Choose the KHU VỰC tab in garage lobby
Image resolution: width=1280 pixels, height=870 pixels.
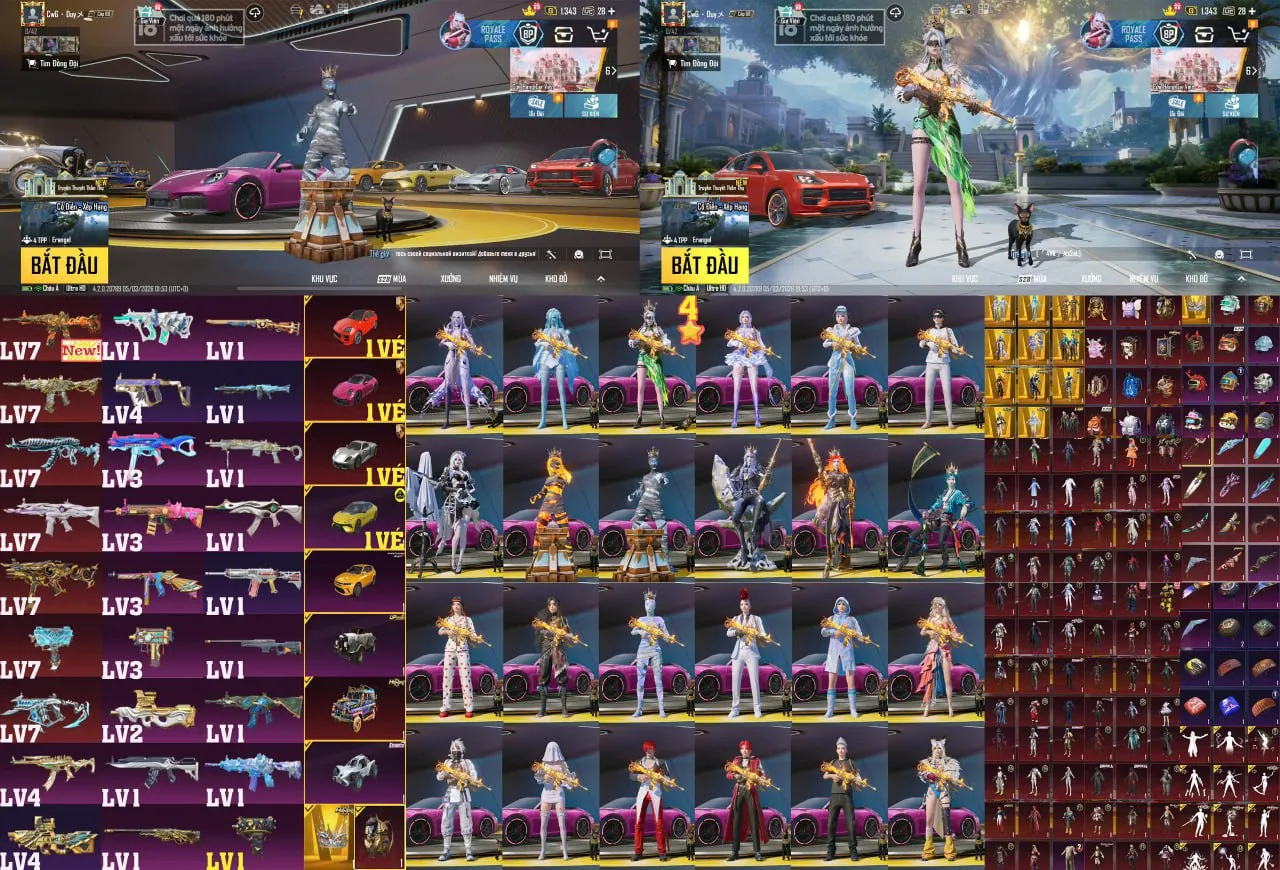coord(324,279)
